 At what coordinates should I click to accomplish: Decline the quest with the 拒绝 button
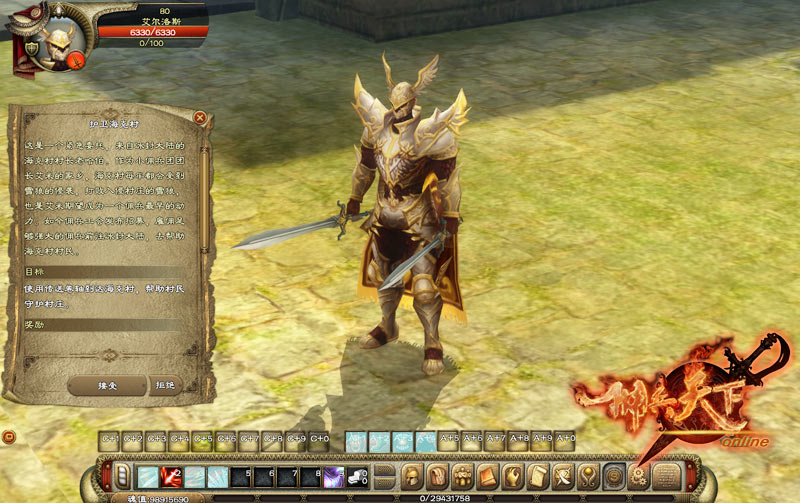(165, 385)
